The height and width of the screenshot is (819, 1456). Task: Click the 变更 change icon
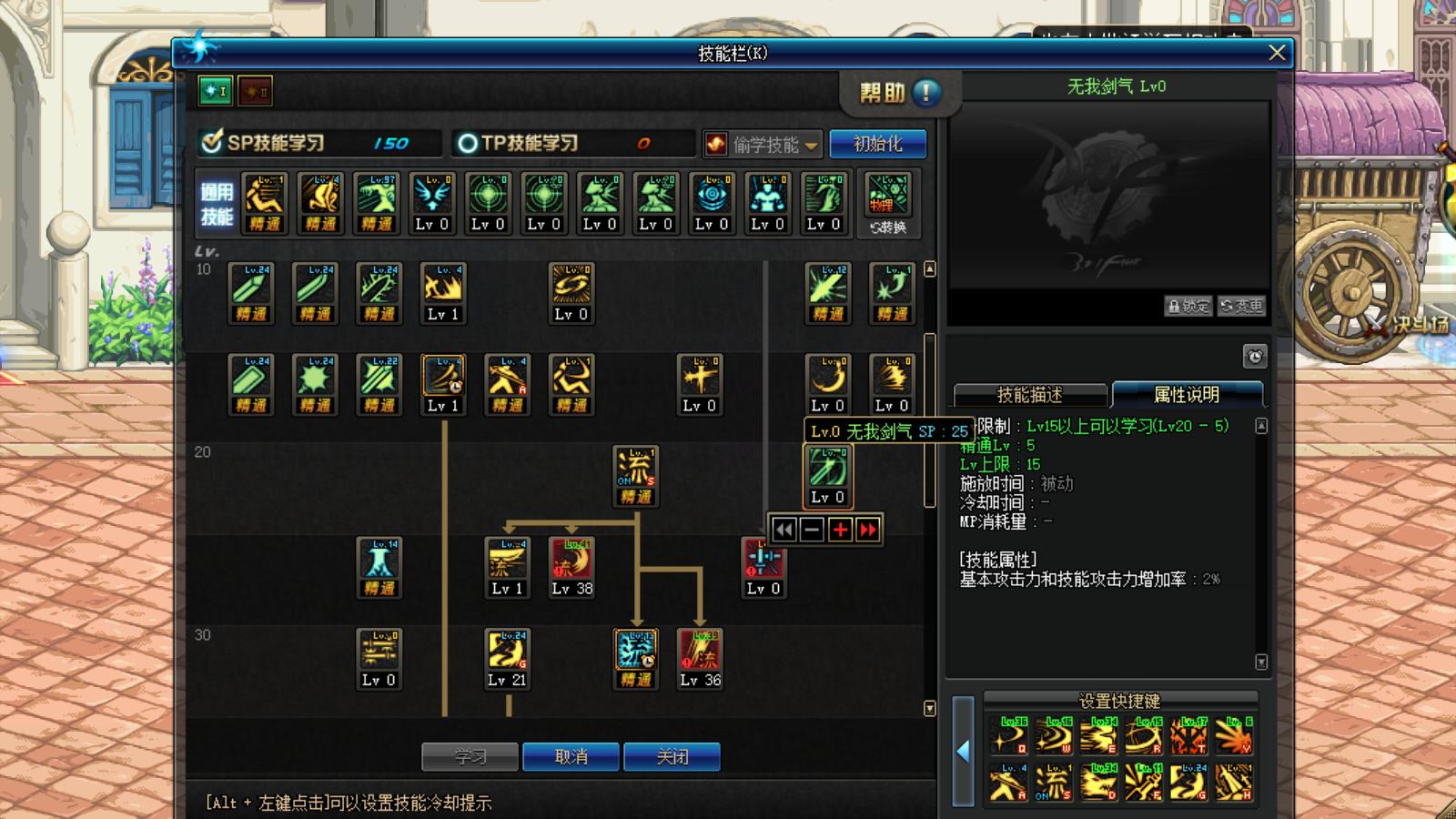click(x=1241, y=307)
